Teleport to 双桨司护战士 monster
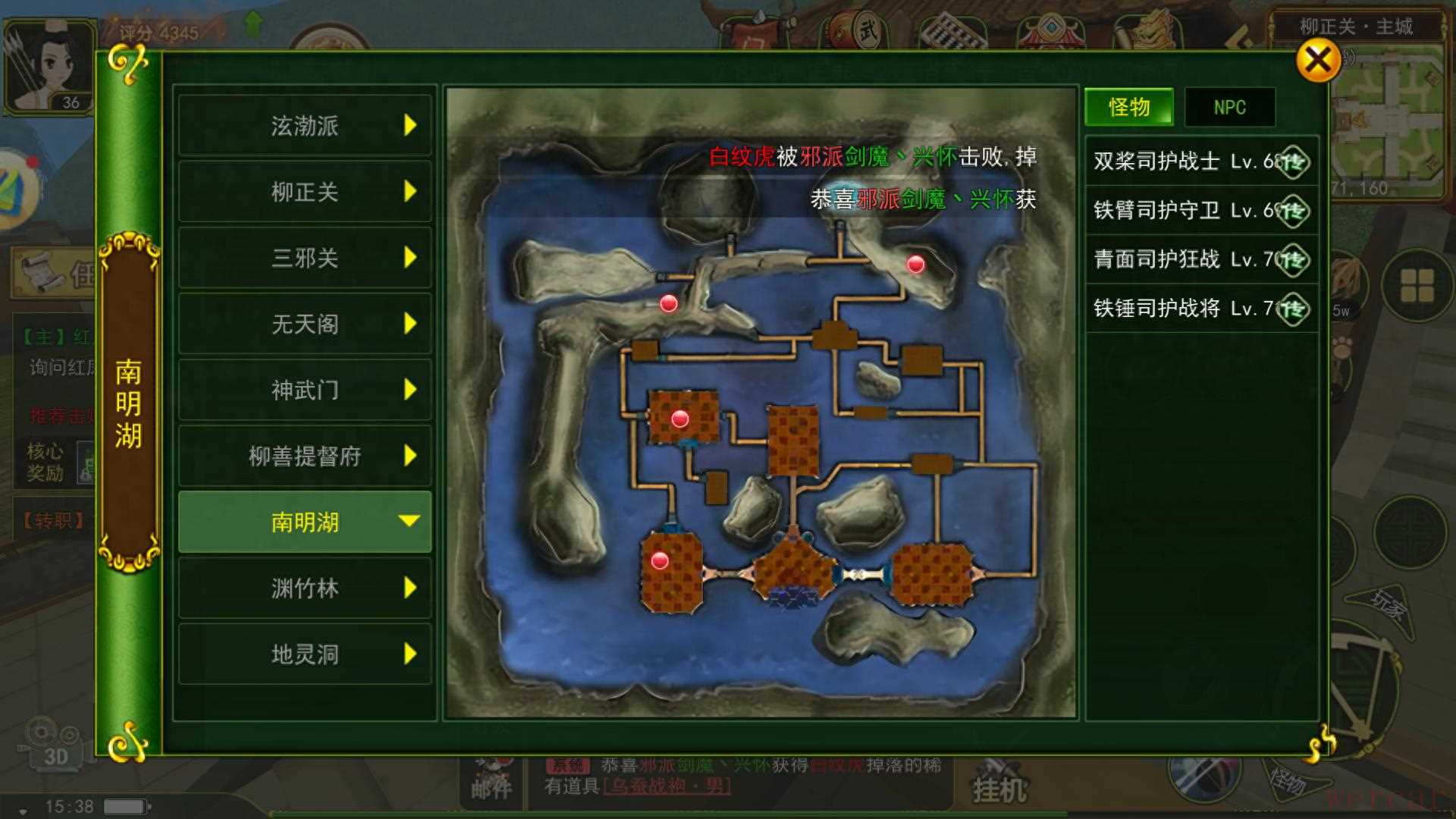The width and height of the screenshot is (1456, 819). point(1292,162)
